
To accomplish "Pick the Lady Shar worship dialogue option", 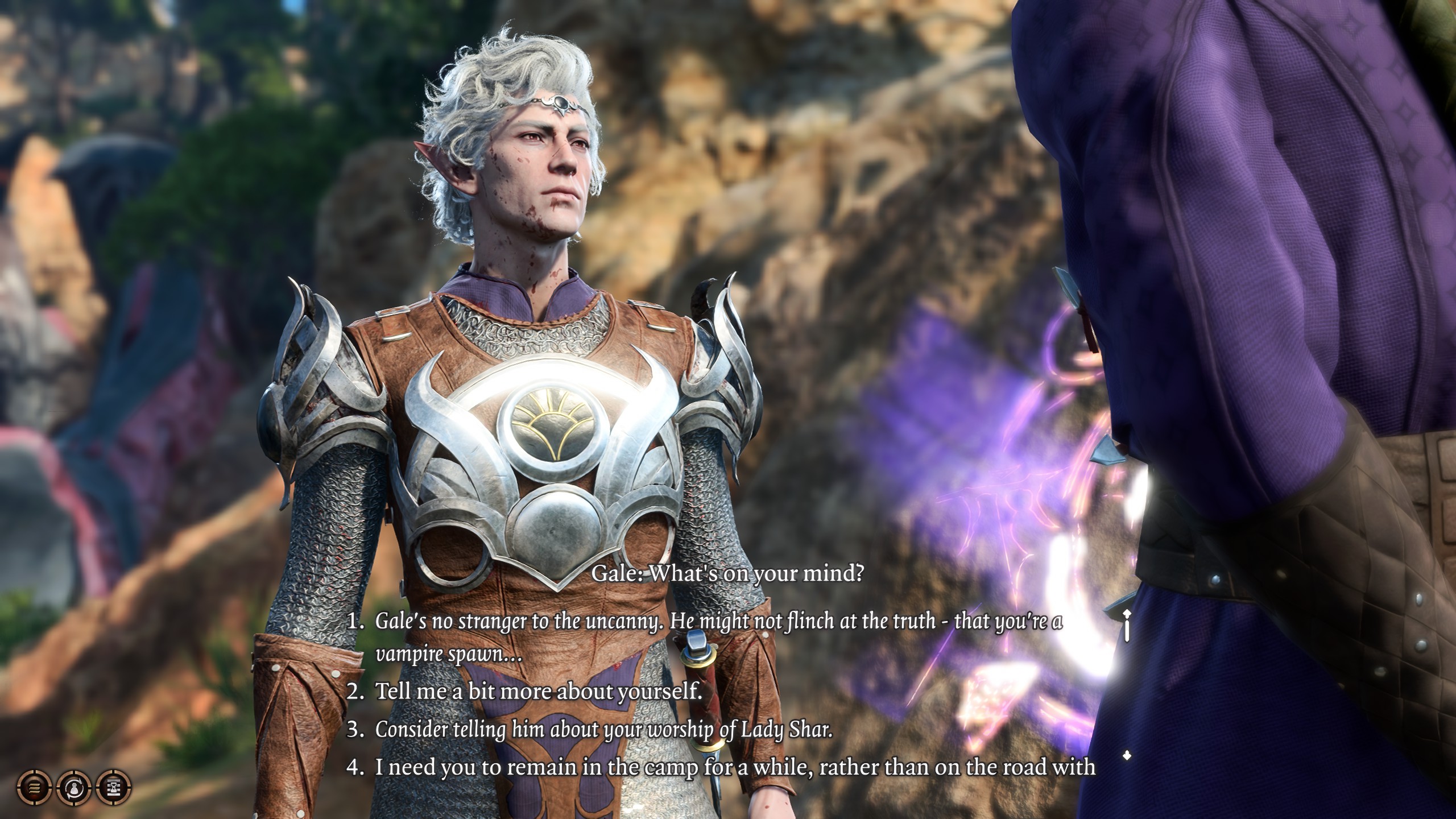I will (603, 729).
